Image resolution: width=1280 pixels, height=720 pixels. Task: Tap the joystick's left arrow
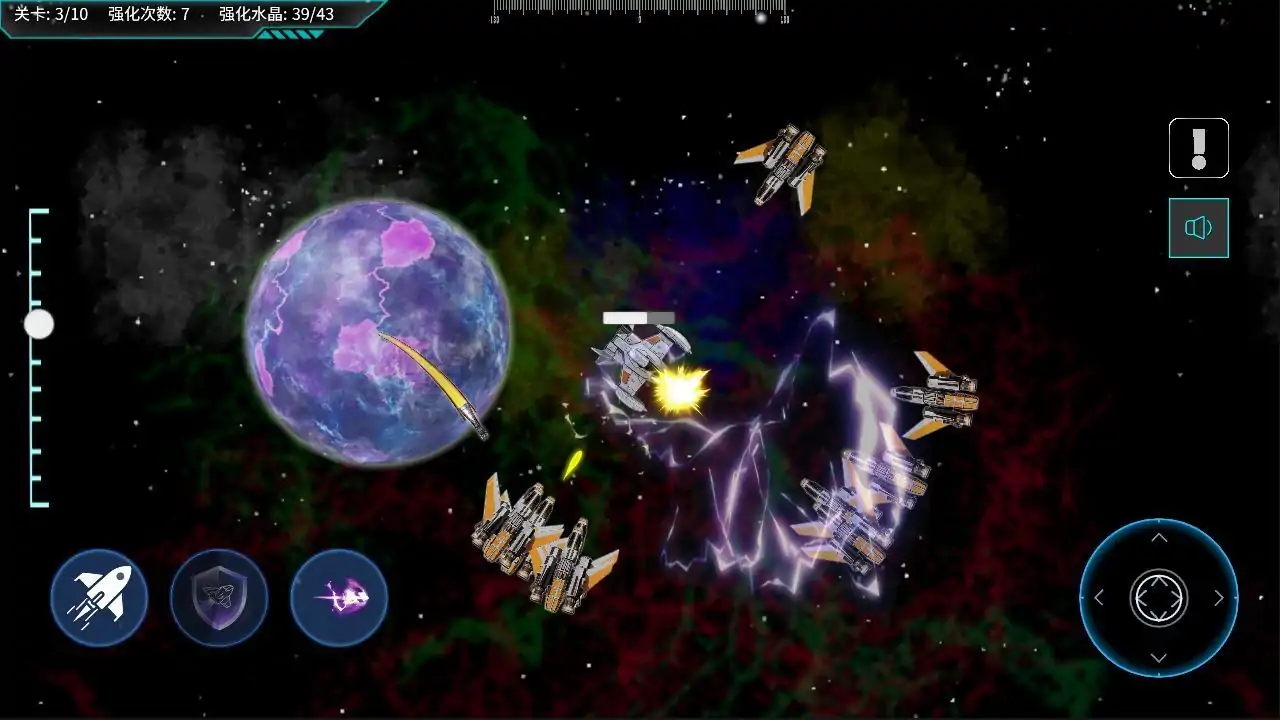(1099, 598)
